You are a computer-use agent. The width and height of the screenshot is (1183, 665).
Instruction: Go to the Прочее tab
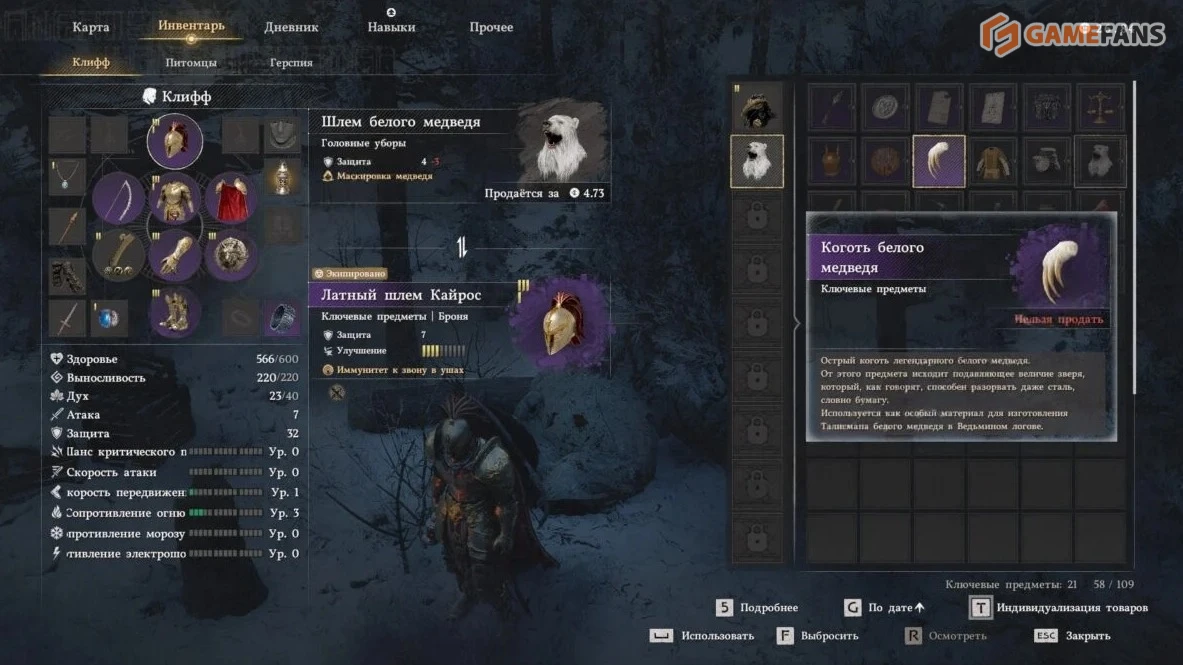point(491,27)
